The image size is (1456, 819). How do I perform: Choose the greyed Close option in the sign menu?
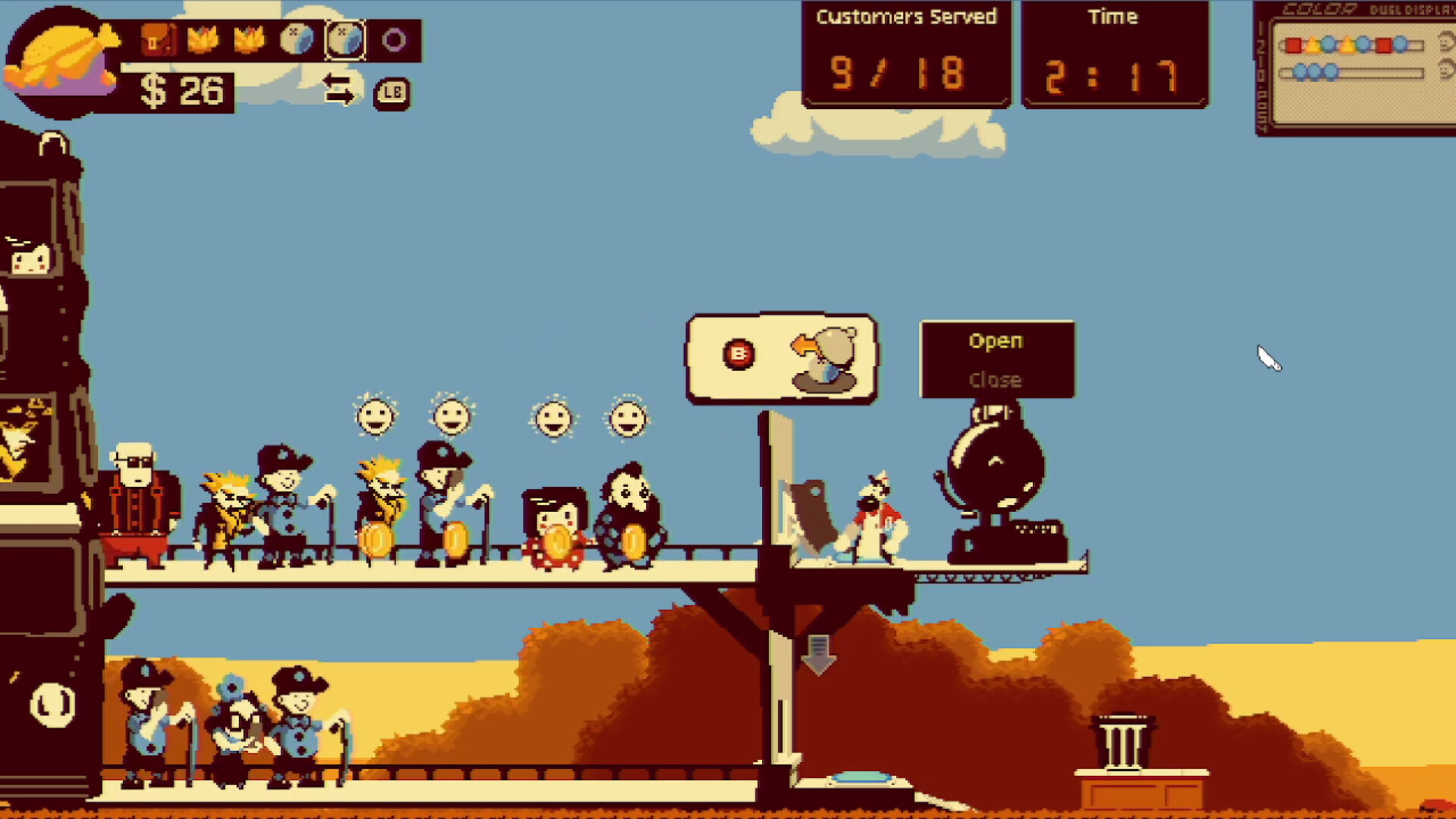[x=996, y=379]
